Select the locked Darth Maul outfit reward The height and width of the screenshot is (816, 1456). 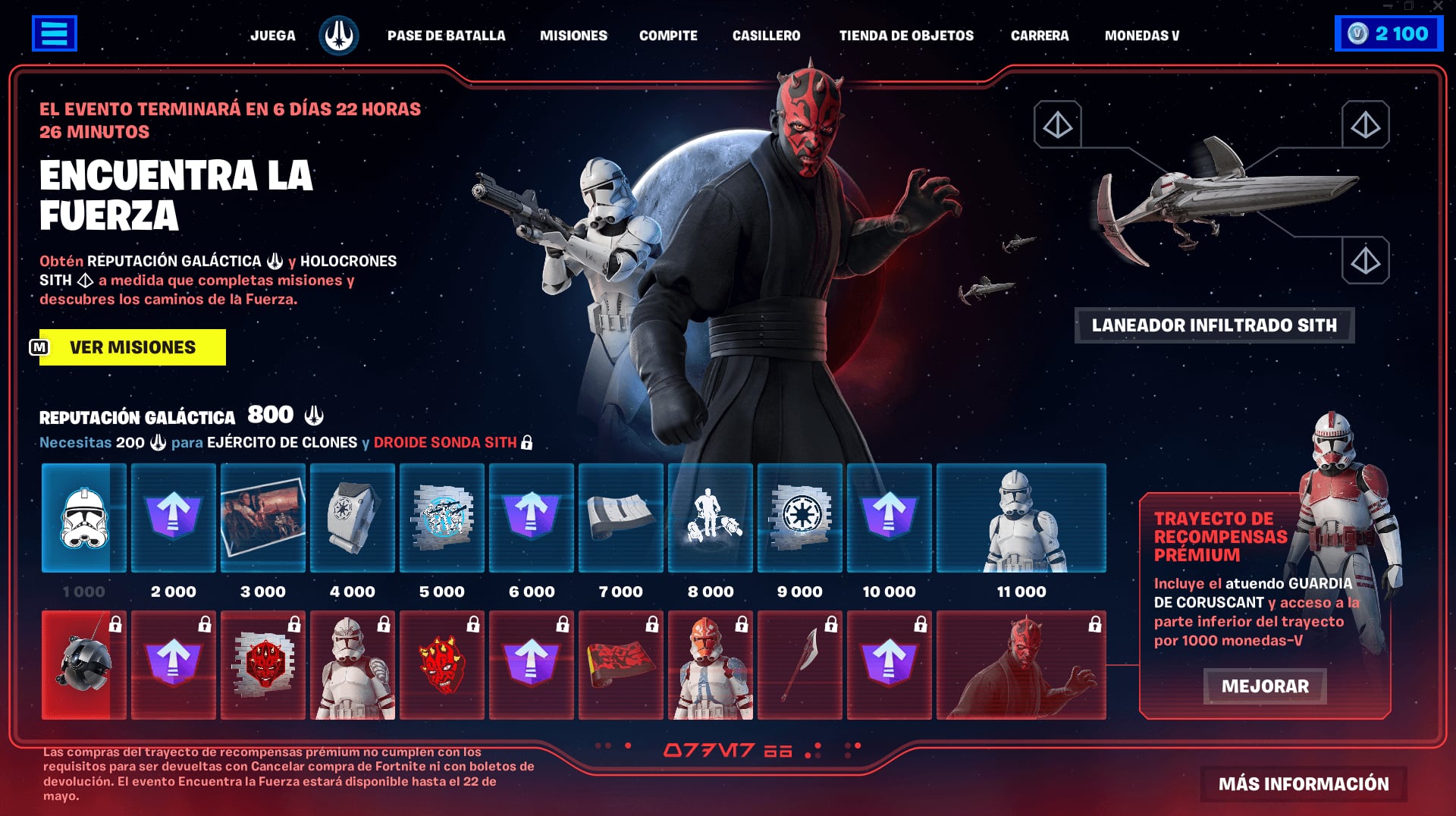click(1021, 665)
